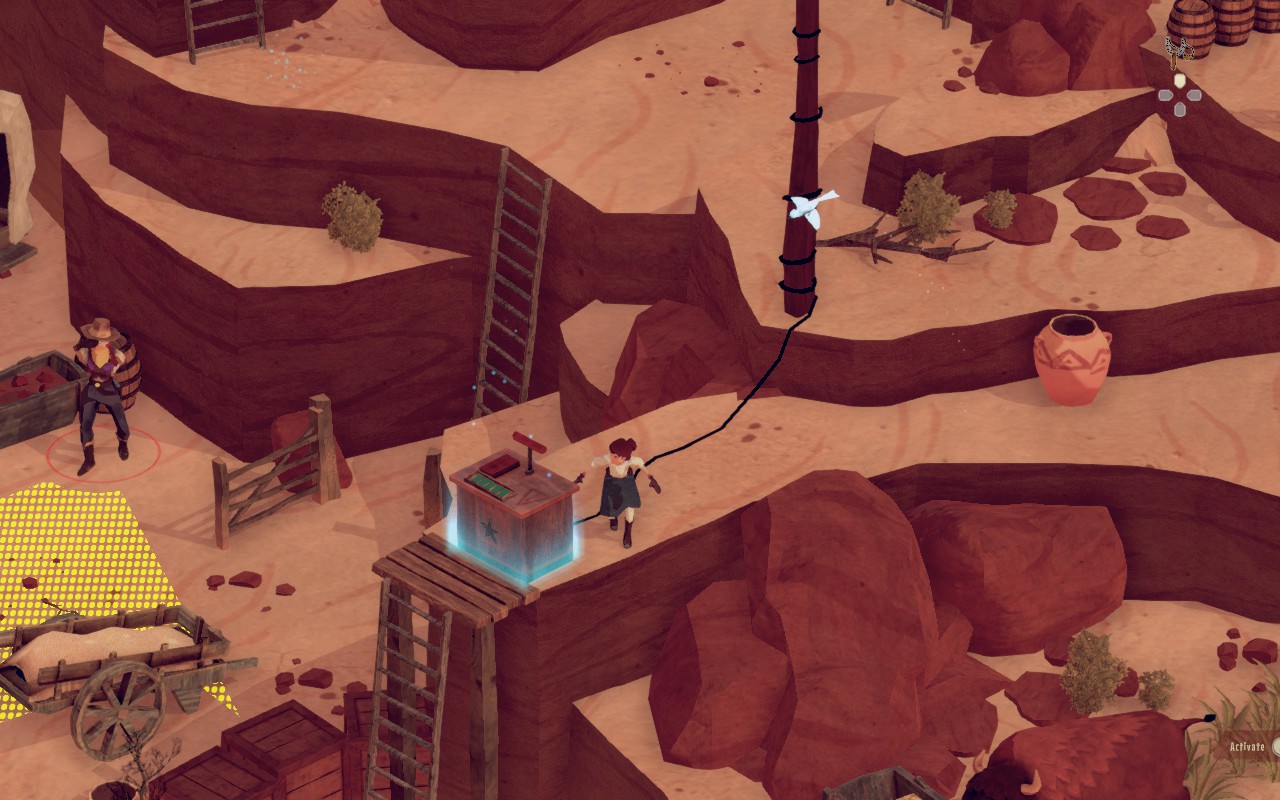Select the slingshot item icon
1280x800 pixels.
(x=1179, y=50)
